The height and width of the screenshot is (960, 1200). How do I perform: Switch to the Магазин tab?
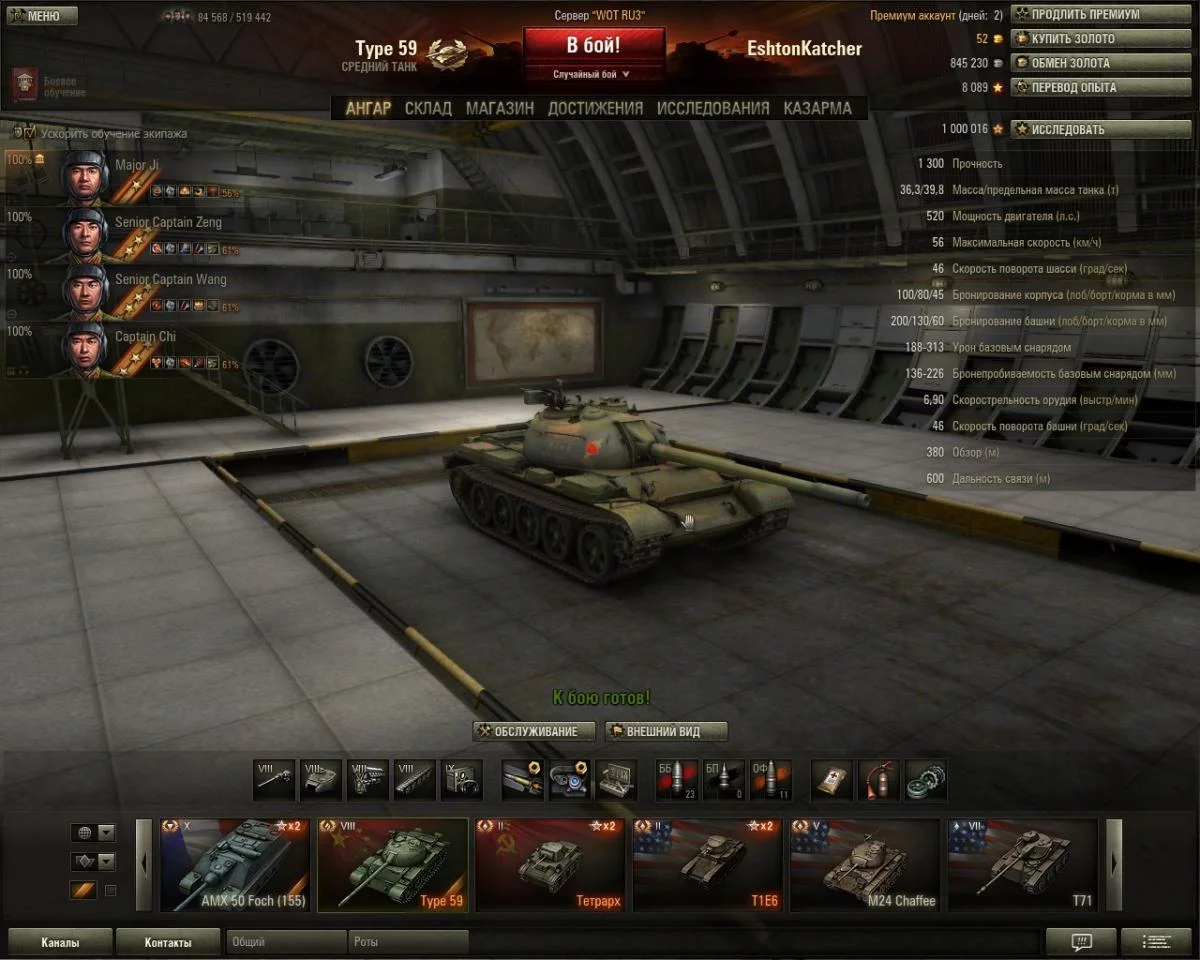[499, 108]
